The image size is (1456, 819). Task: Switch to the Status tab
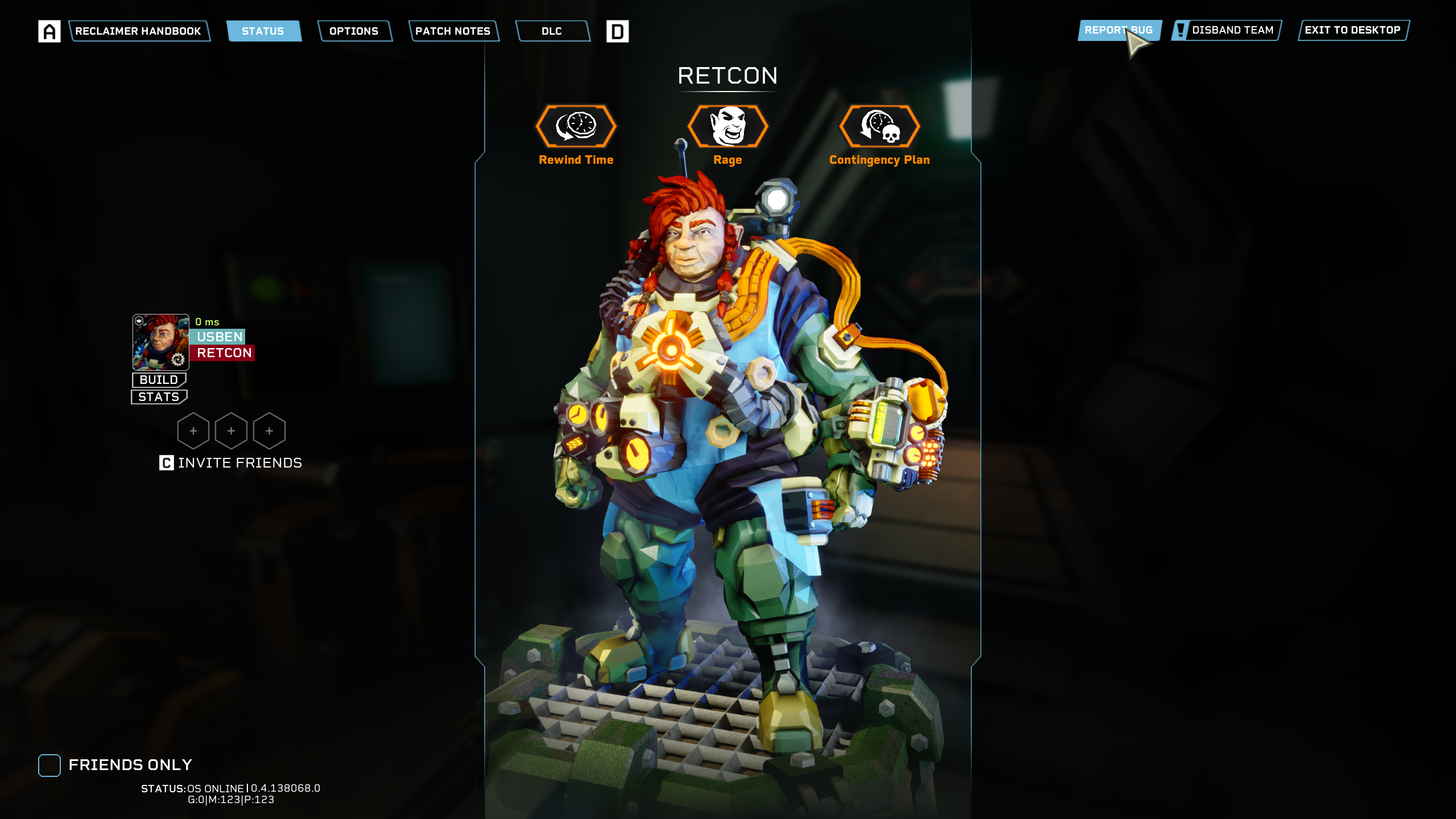[263, 31]
